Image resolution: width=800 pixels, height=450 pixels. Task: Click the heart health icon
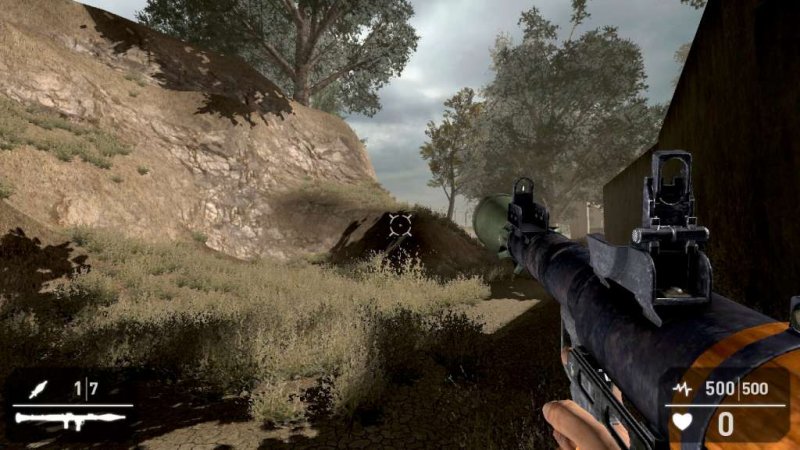point(682,422)
